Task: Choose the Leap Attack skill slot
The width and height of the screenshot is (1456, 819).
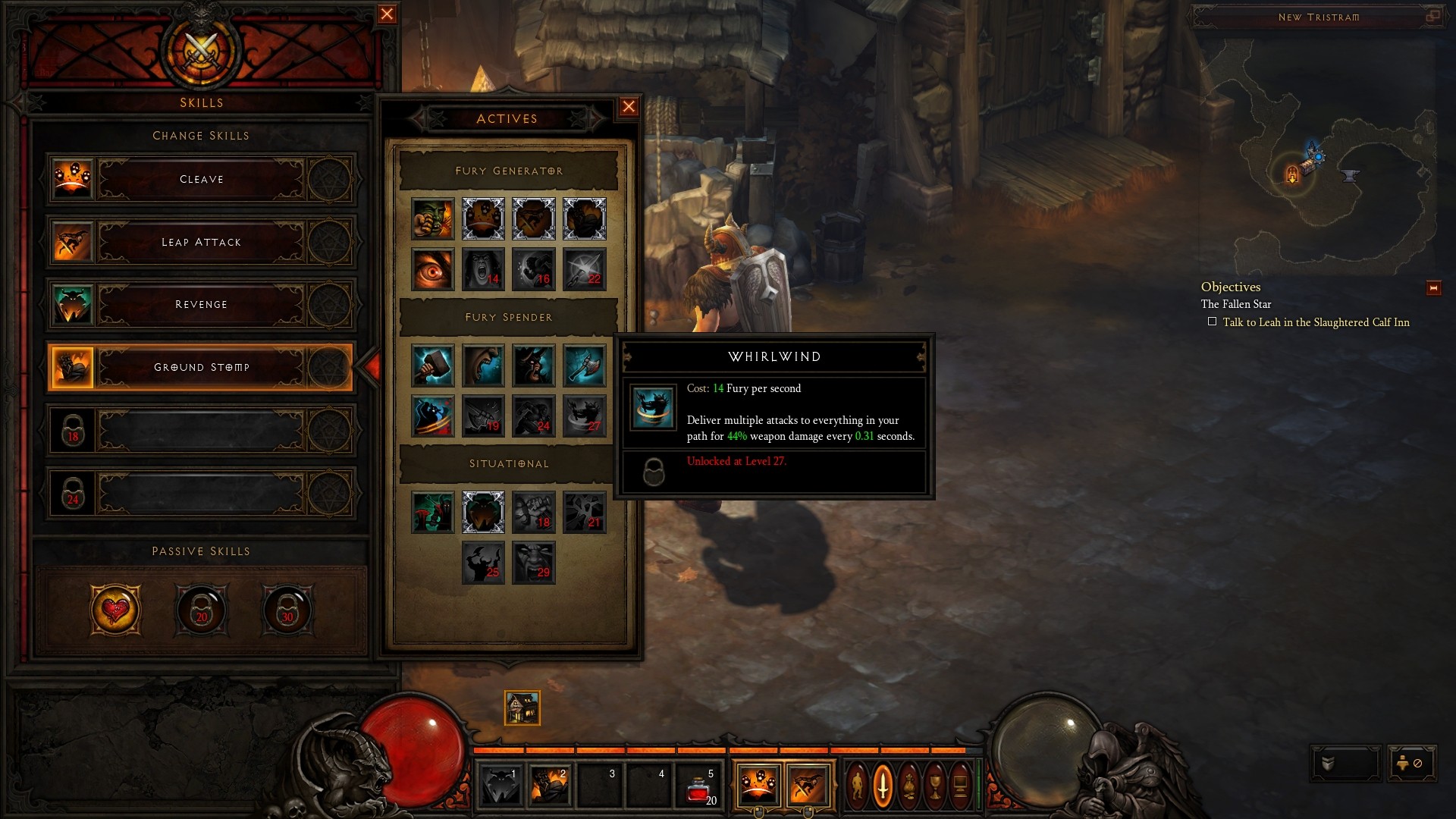Action: click(x=201, y=243)
